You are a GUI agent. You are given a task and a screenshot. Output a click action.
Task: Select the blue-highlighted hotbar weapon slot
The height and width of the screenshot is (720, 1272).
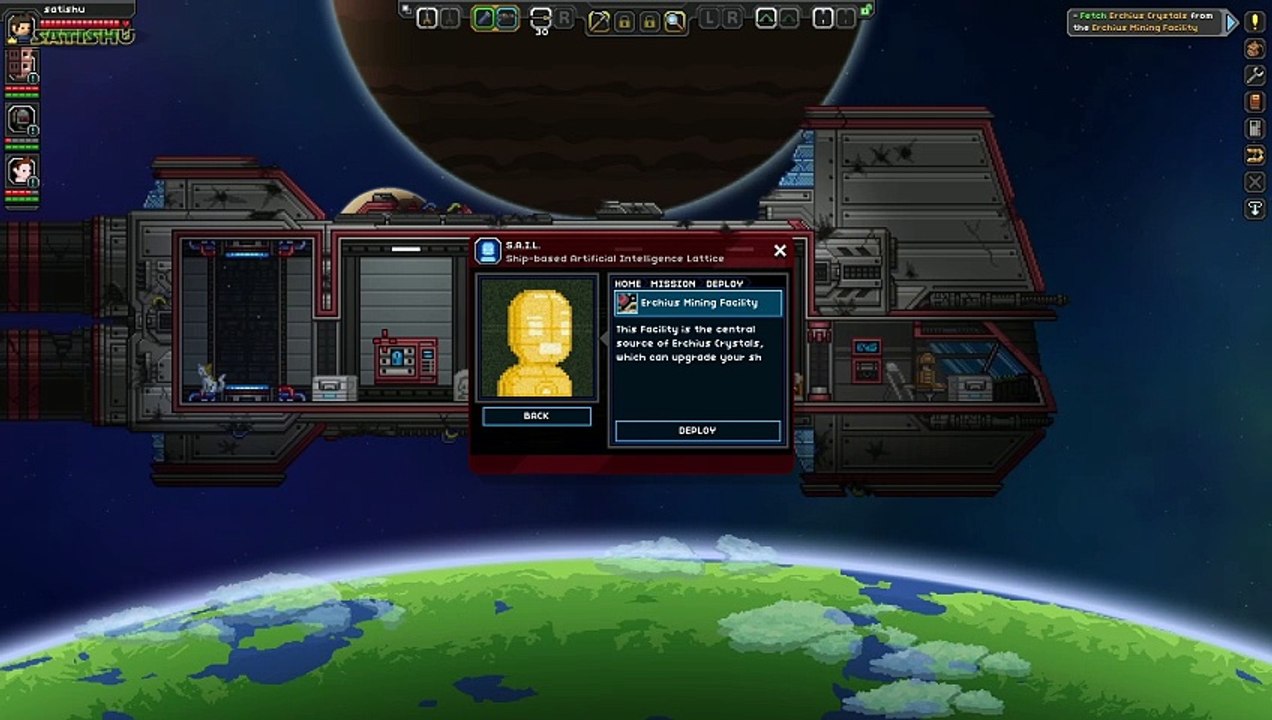click(x=507, y=18)
